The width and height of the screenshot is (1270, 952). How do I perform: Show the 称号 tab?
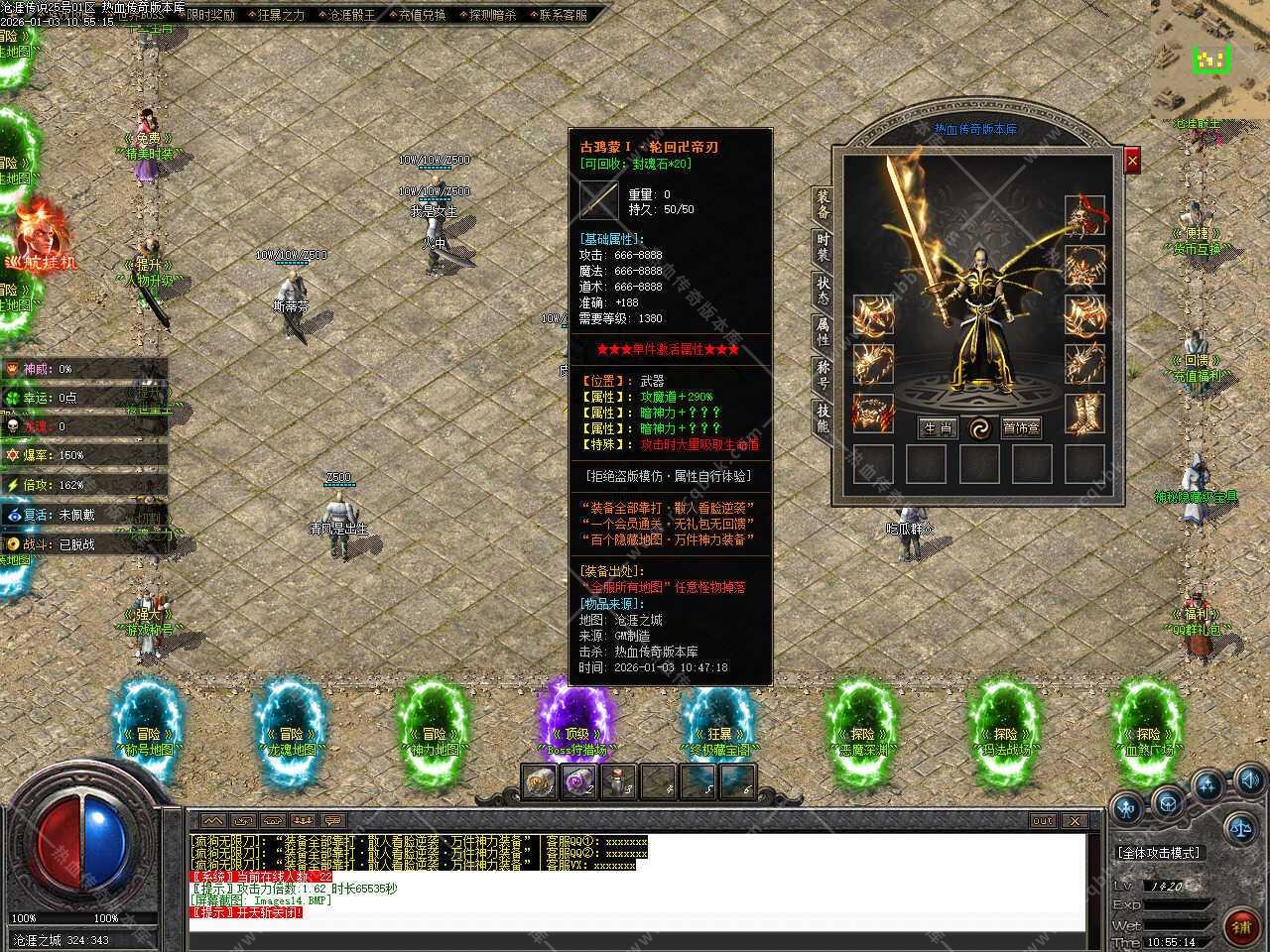pyautogui.click(x=823, y=374)
